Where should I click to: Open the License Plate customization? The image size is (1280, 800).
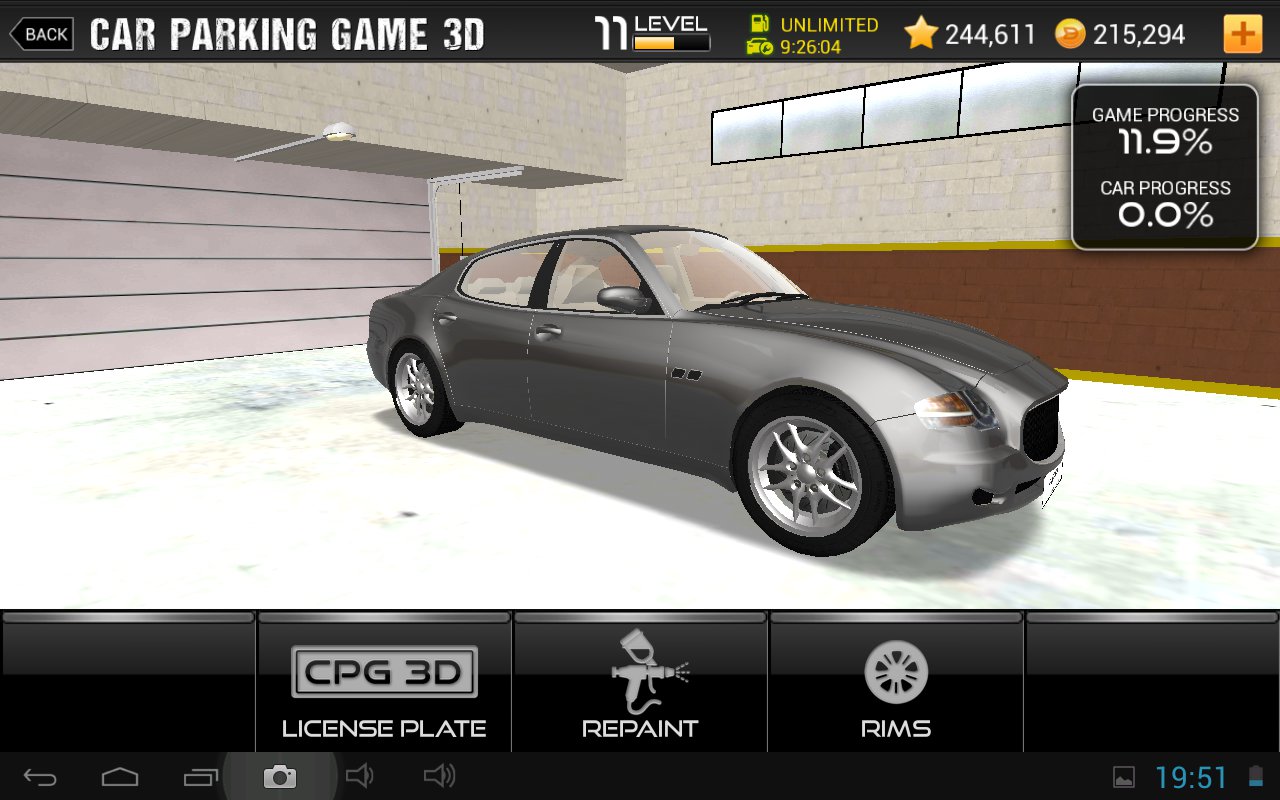point(384,690)
